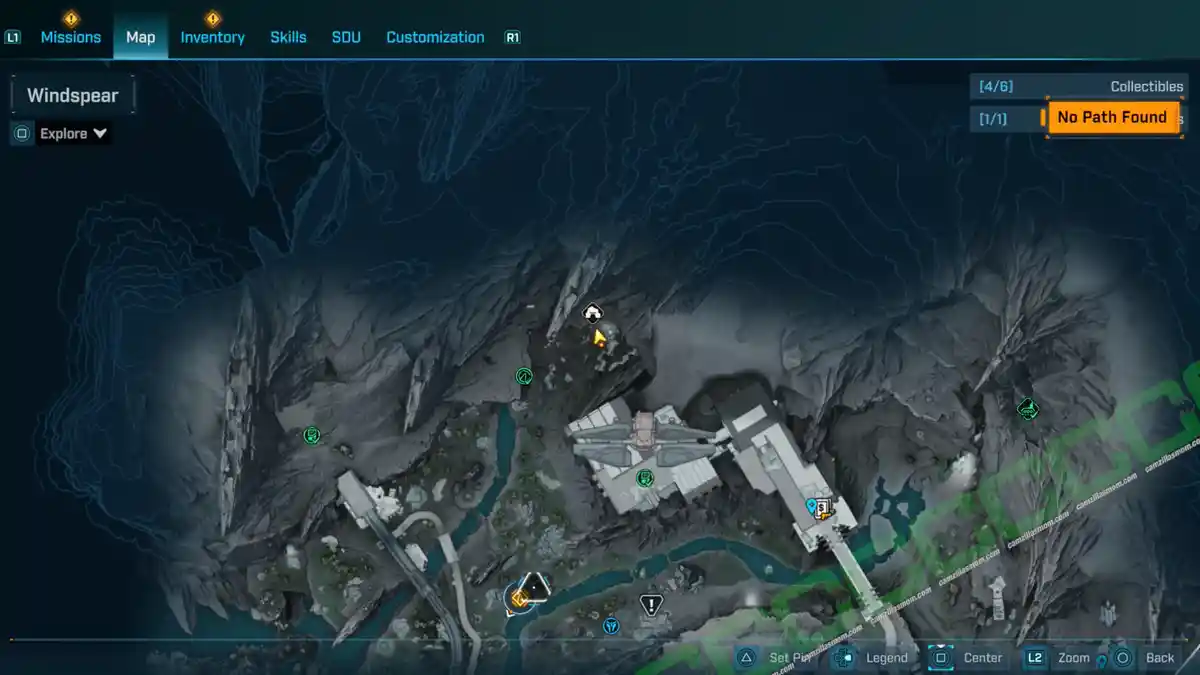Show the Customization tab
The width and height of the screenshot is (1200, 675).
tap(435, 37)
